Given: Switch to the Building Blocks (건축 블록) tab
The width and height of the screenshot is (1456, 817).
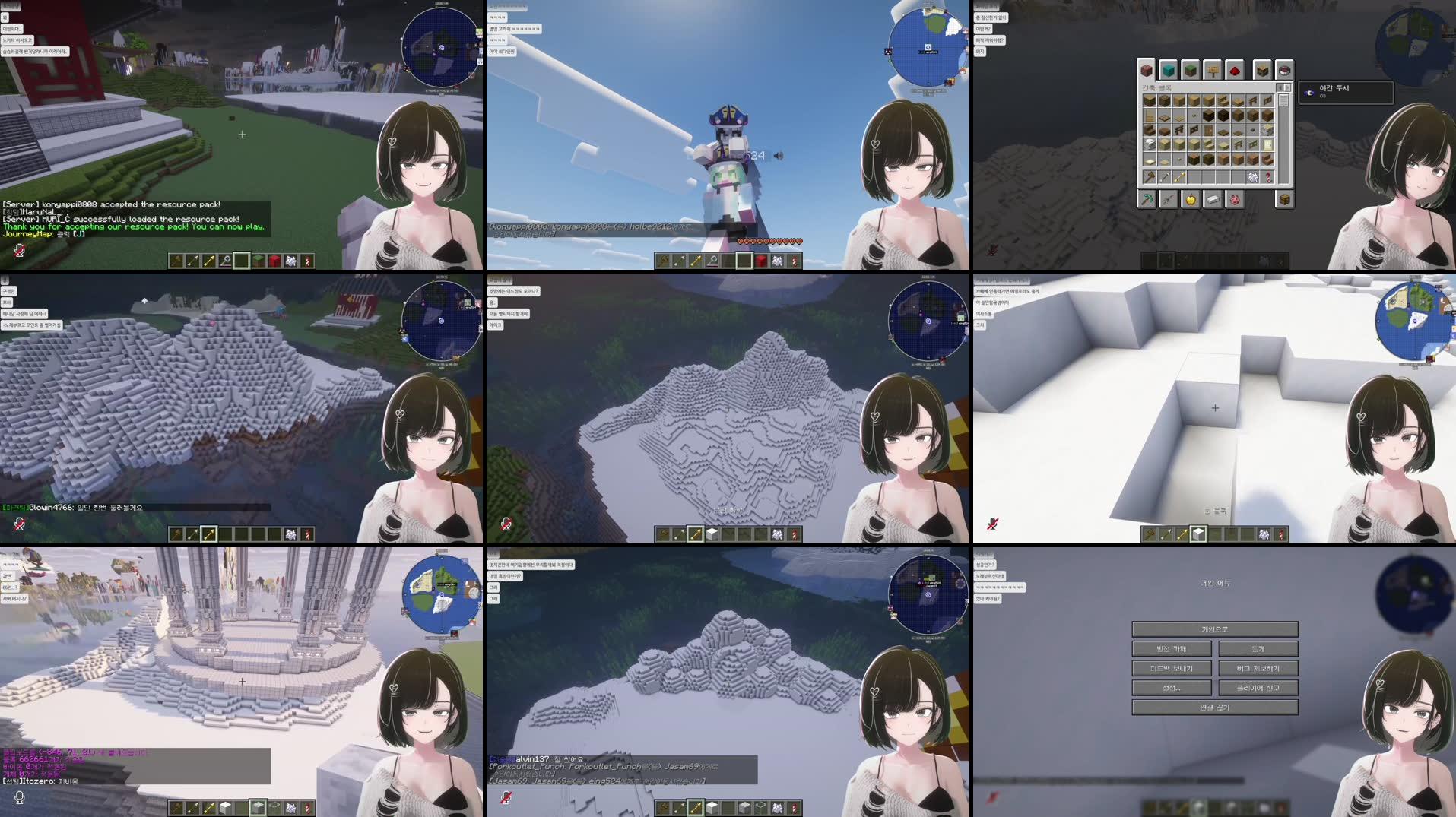Looking at the screenshot, I should tap(1147, 69).
